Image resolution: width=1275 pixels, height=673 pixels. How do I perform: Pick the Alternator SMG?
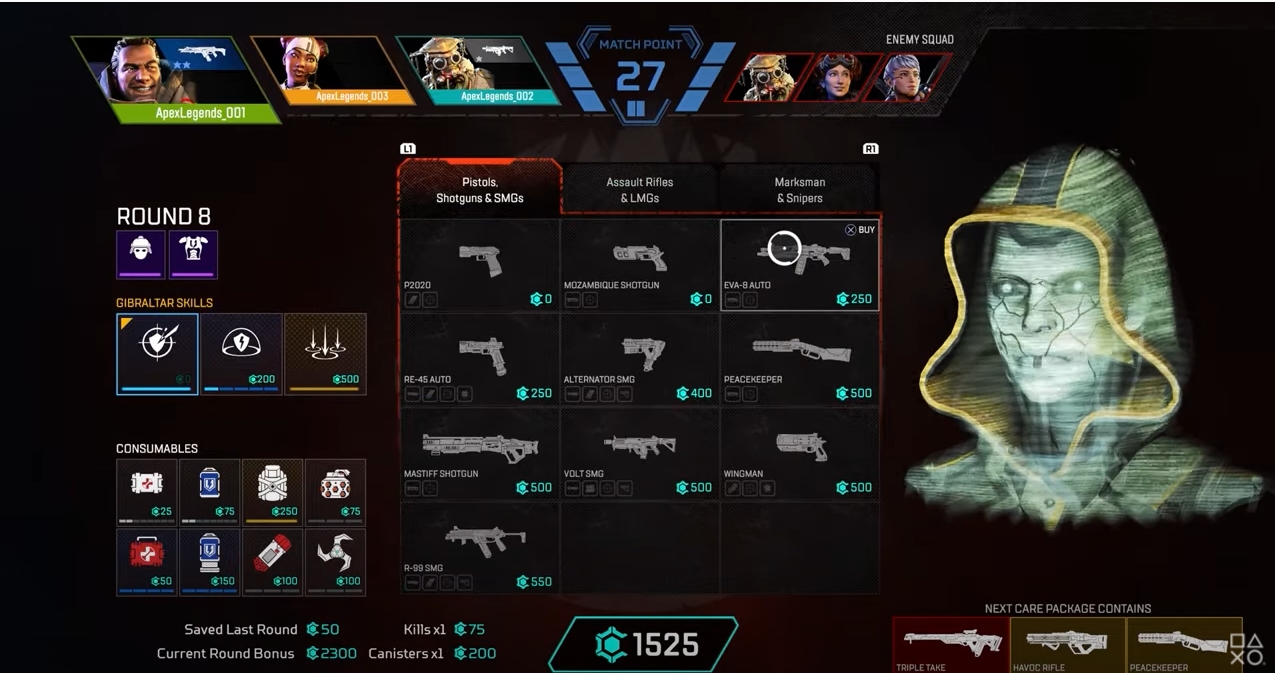pos(639,359)
